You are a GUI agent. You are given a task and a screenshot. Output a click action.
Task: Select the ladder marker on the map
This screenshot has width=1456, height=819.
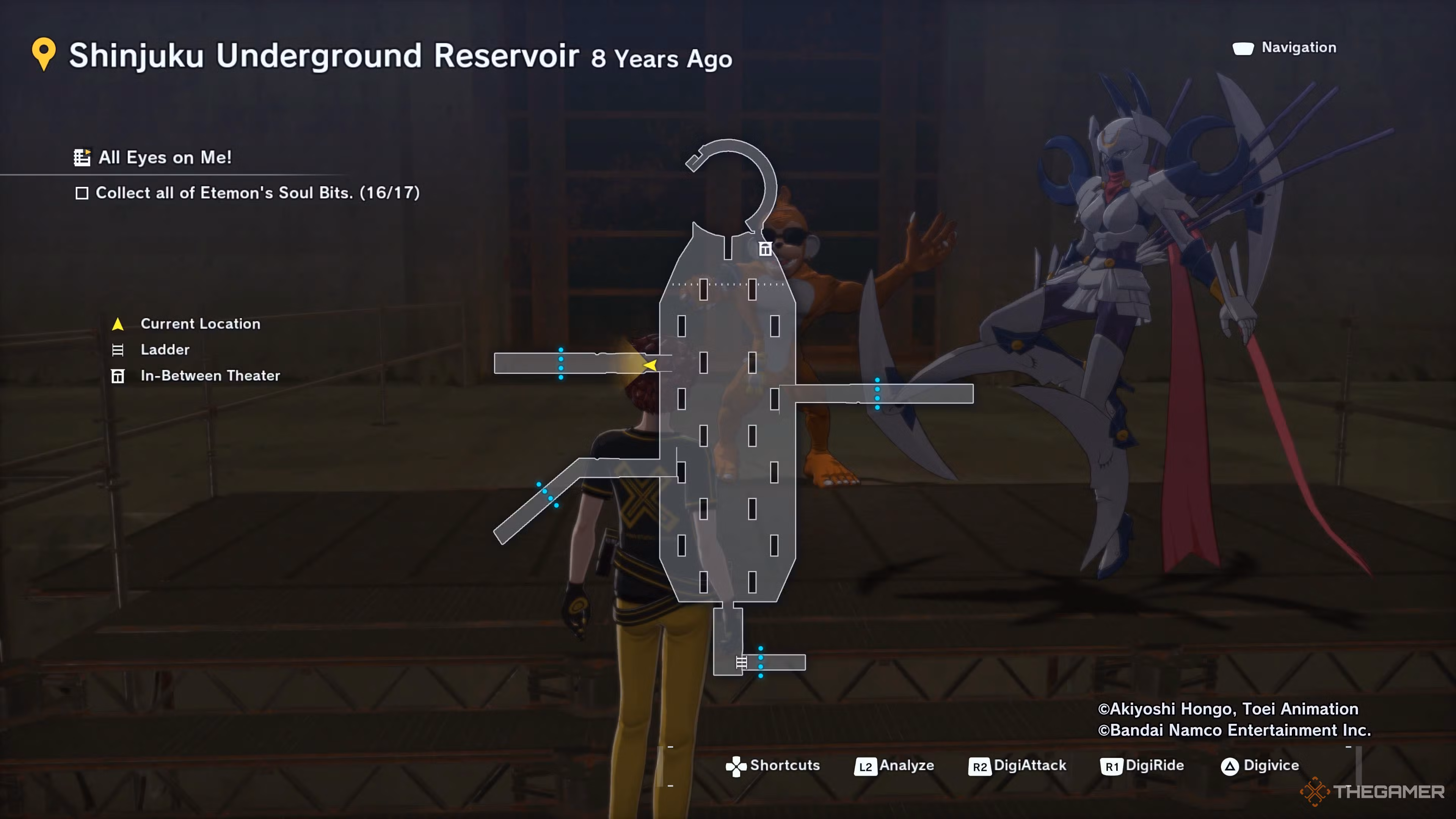pyautogui.click(x=741, y=662)
